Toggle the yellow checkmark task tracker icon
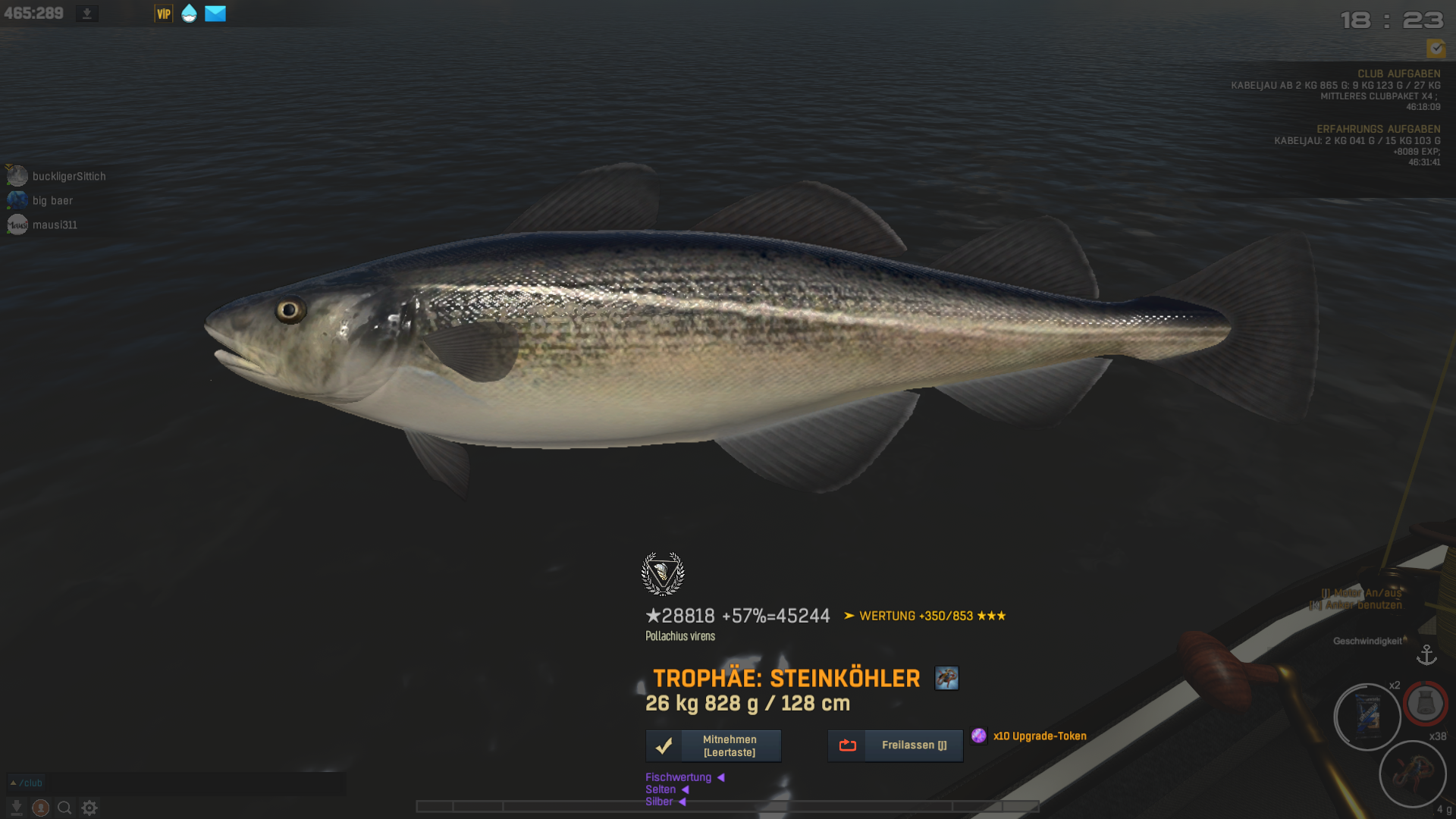The height and width of the screenshot is (819, 1456). [1436, 49]
